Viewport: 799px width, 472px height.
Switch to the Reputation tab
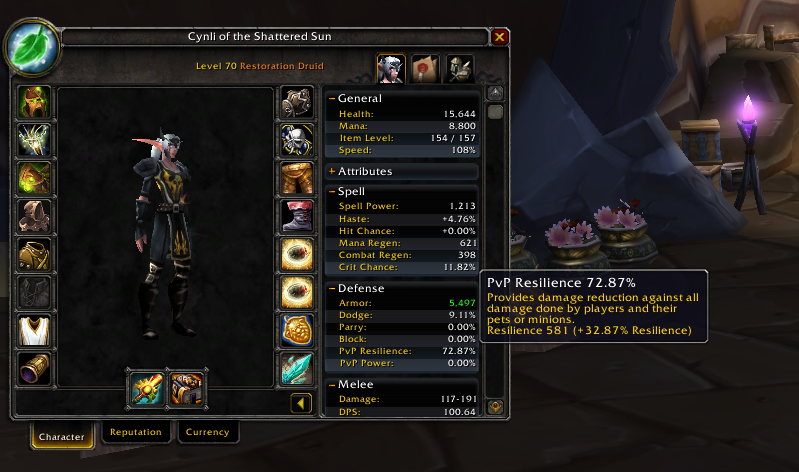tap(136, 433)
